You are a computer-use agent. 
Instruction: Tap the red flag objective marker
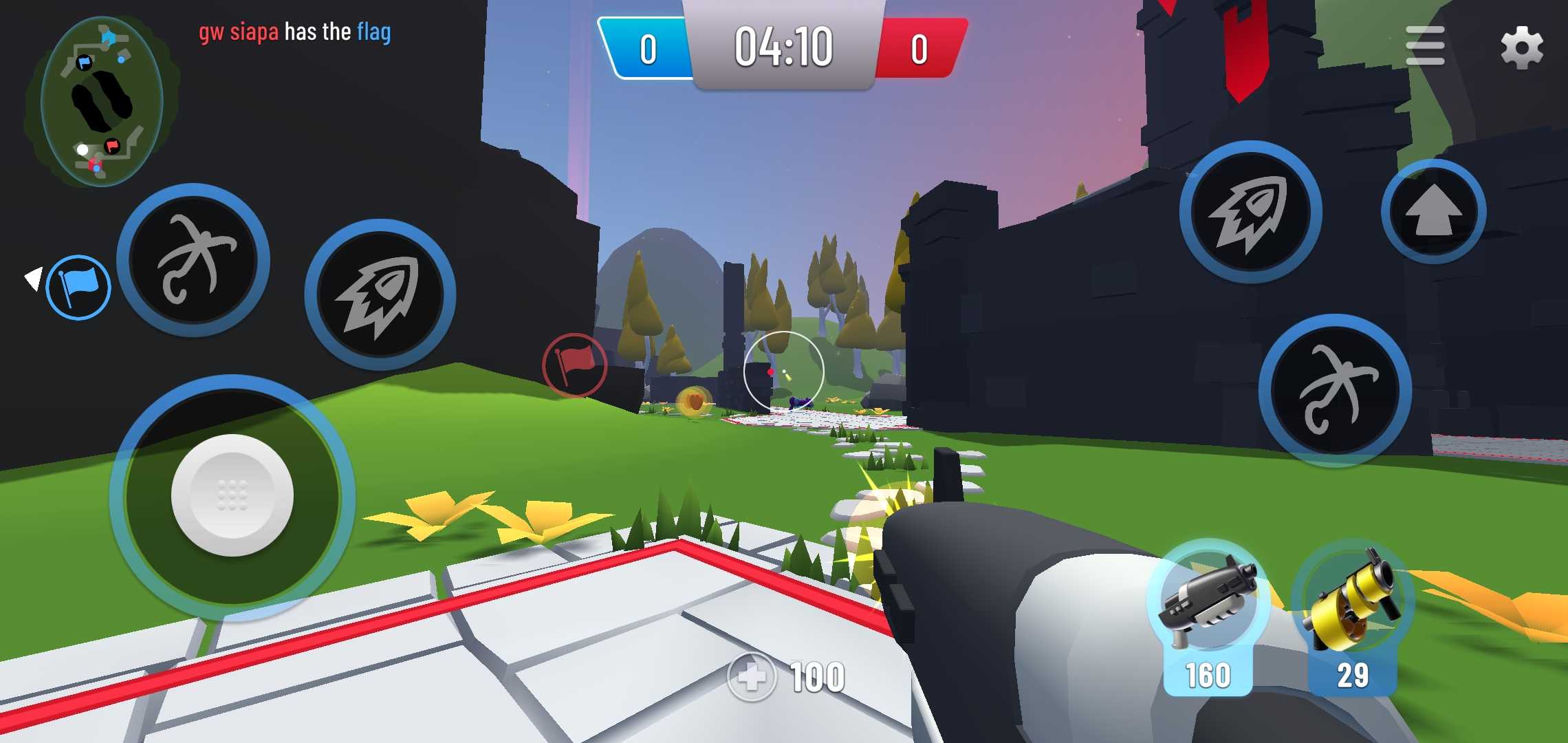pos(574,365)
